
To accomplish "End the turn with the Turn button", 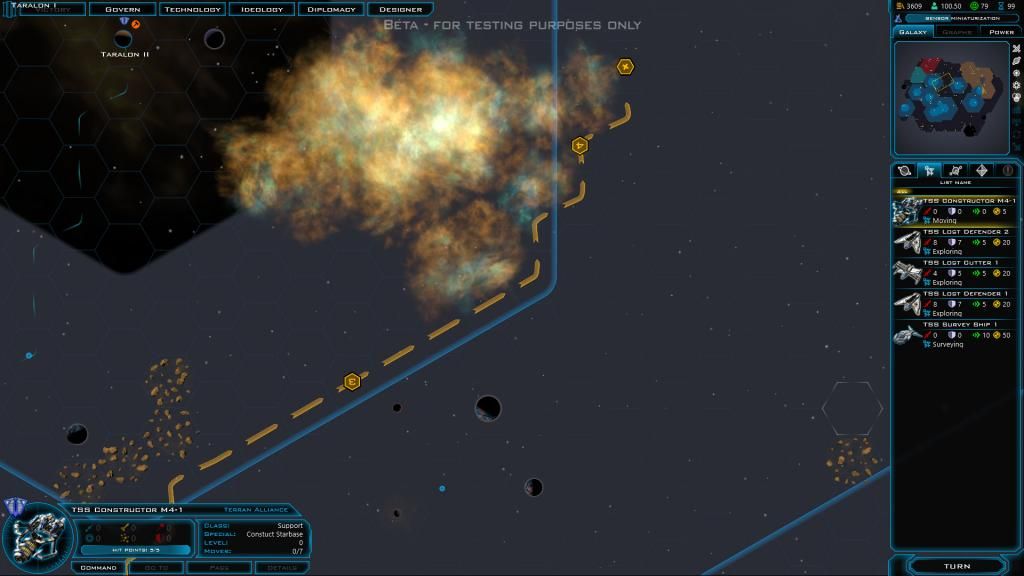I will 956,566.
